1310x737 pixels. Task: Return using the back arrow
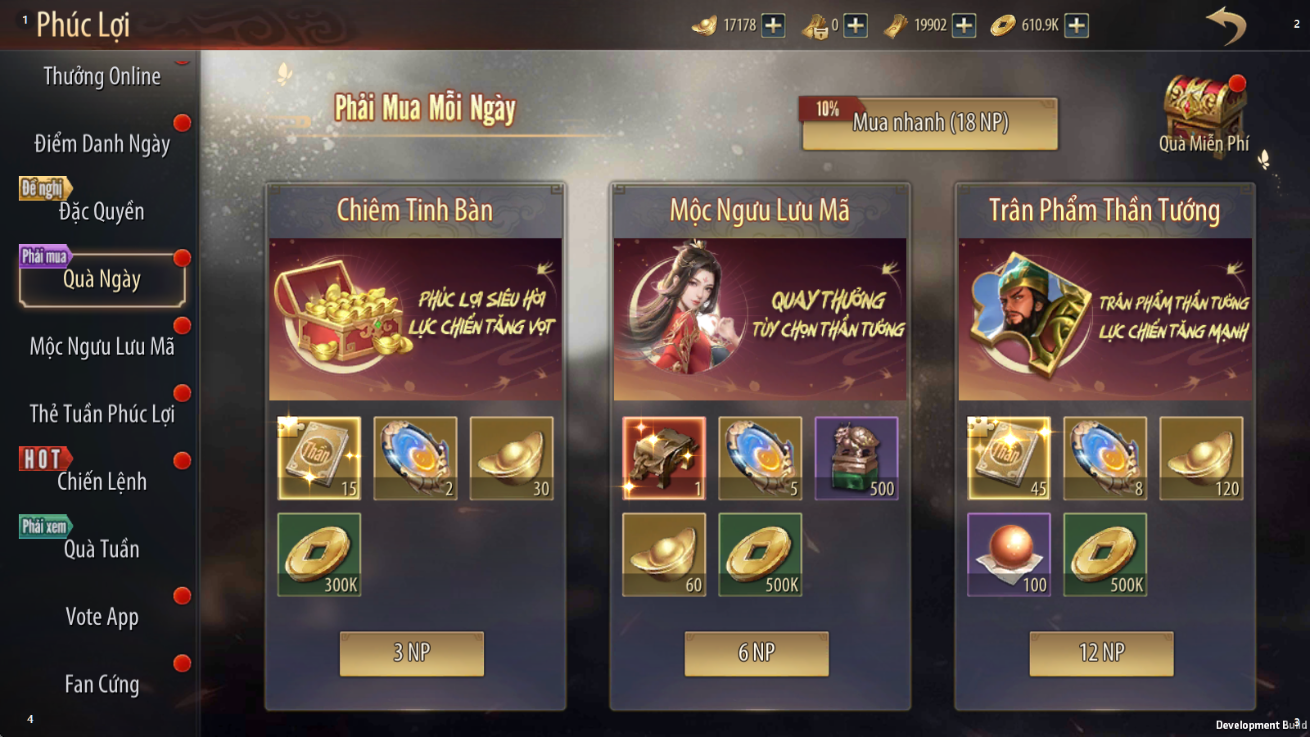click(x=1225, y=25)
